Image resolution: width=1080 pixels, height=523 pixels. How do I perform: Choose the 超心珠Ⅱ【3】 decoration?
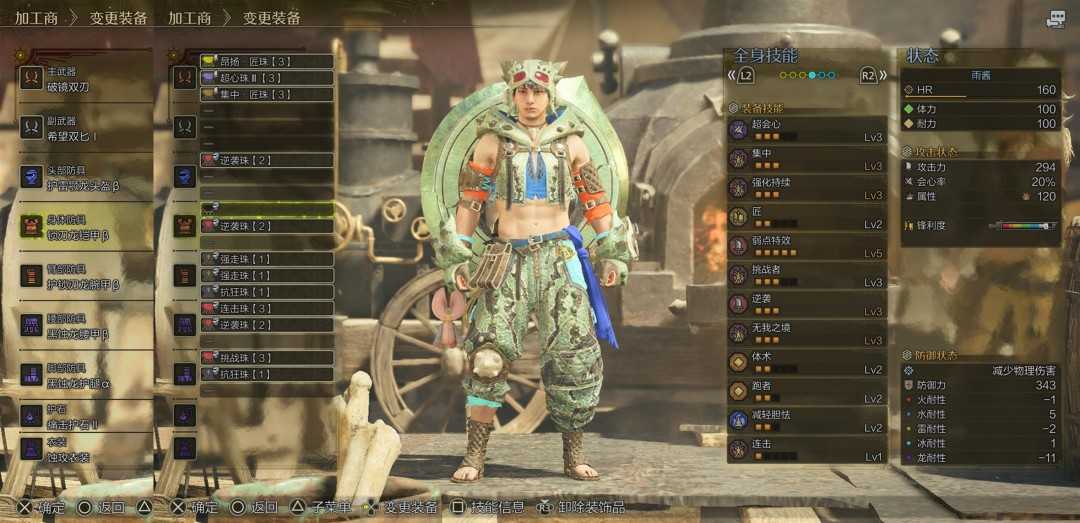click(266, 78)
